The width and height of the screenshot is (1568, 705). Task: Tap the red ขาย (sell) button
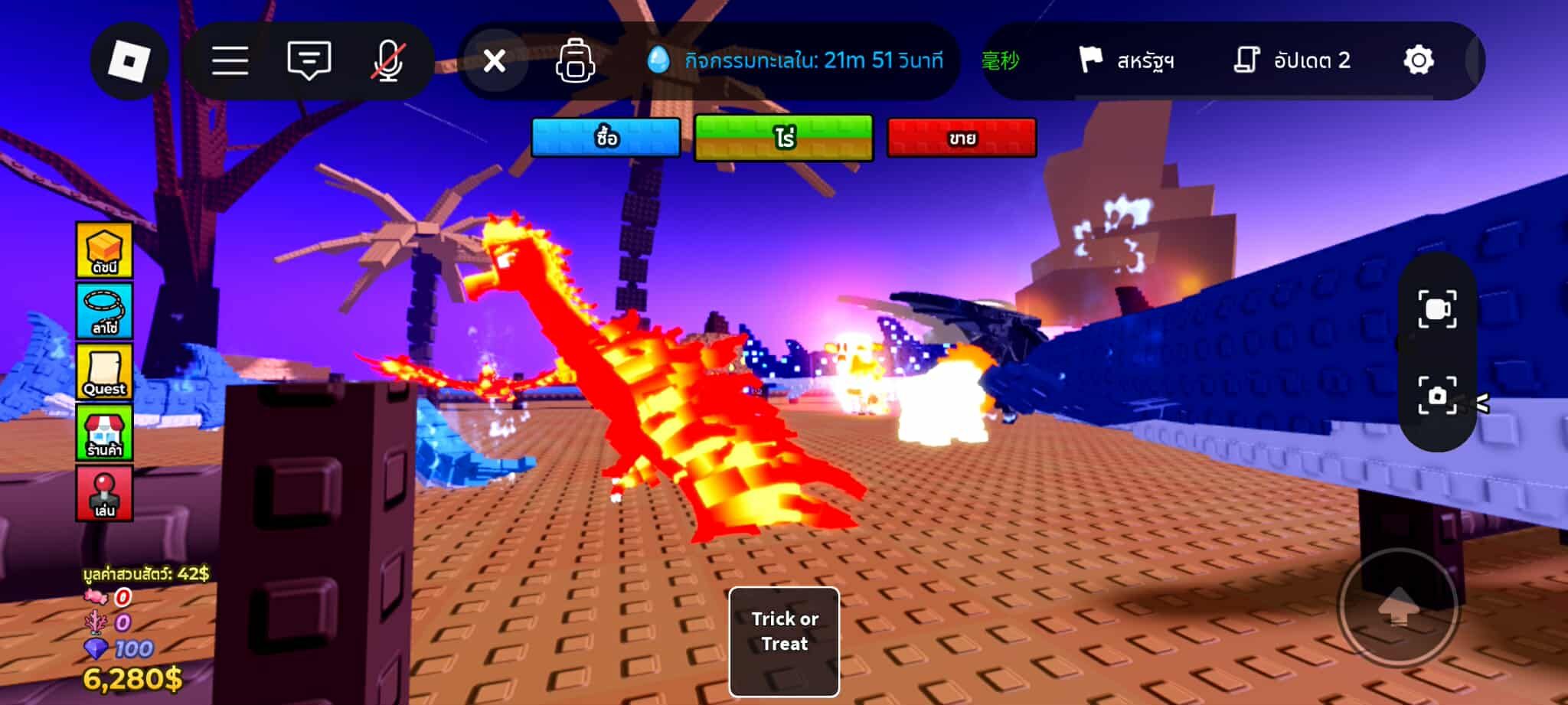pos(962,138)
